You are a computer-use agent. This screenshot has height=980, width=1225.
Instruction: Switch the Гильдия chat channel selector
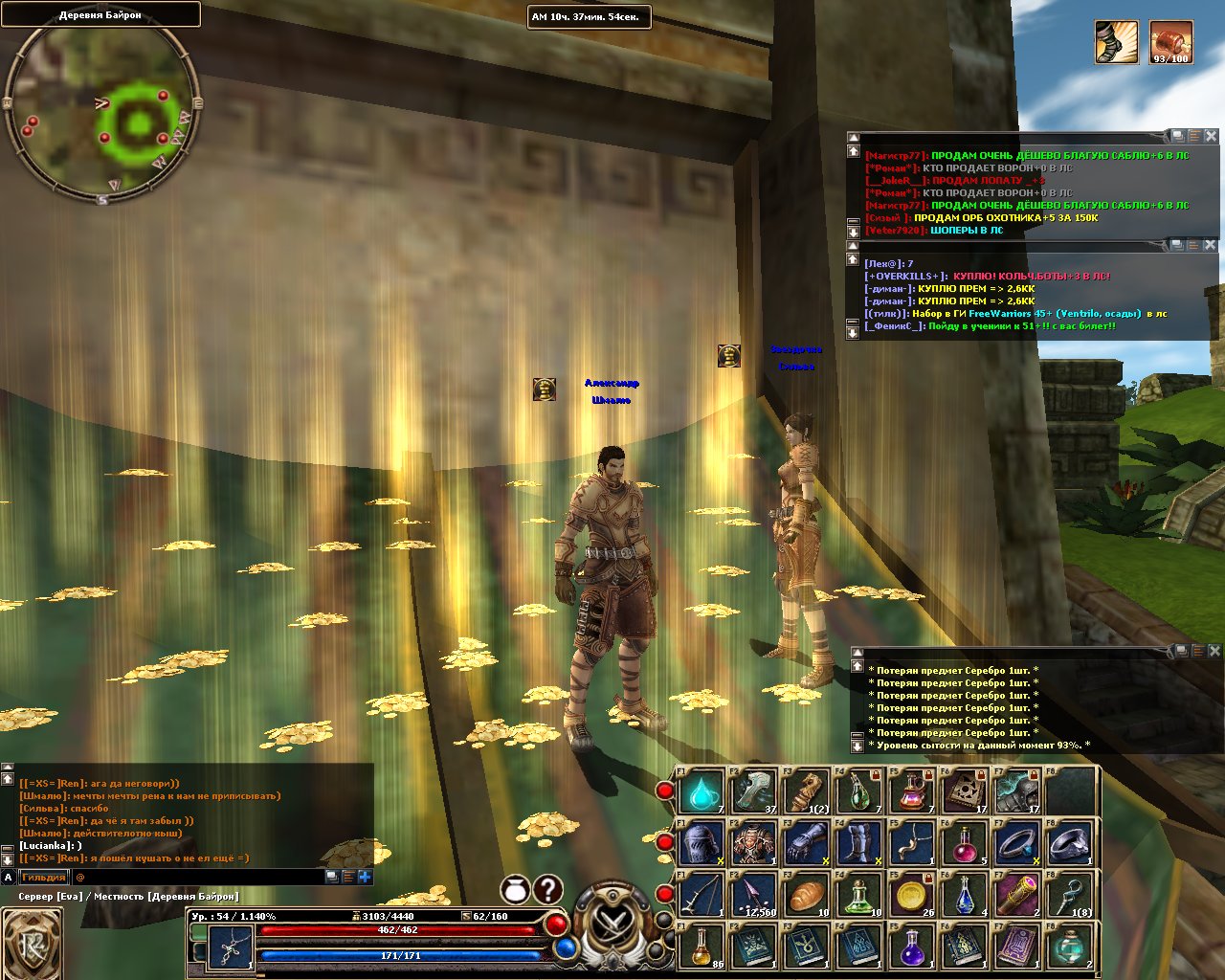[x=44, y=877]
